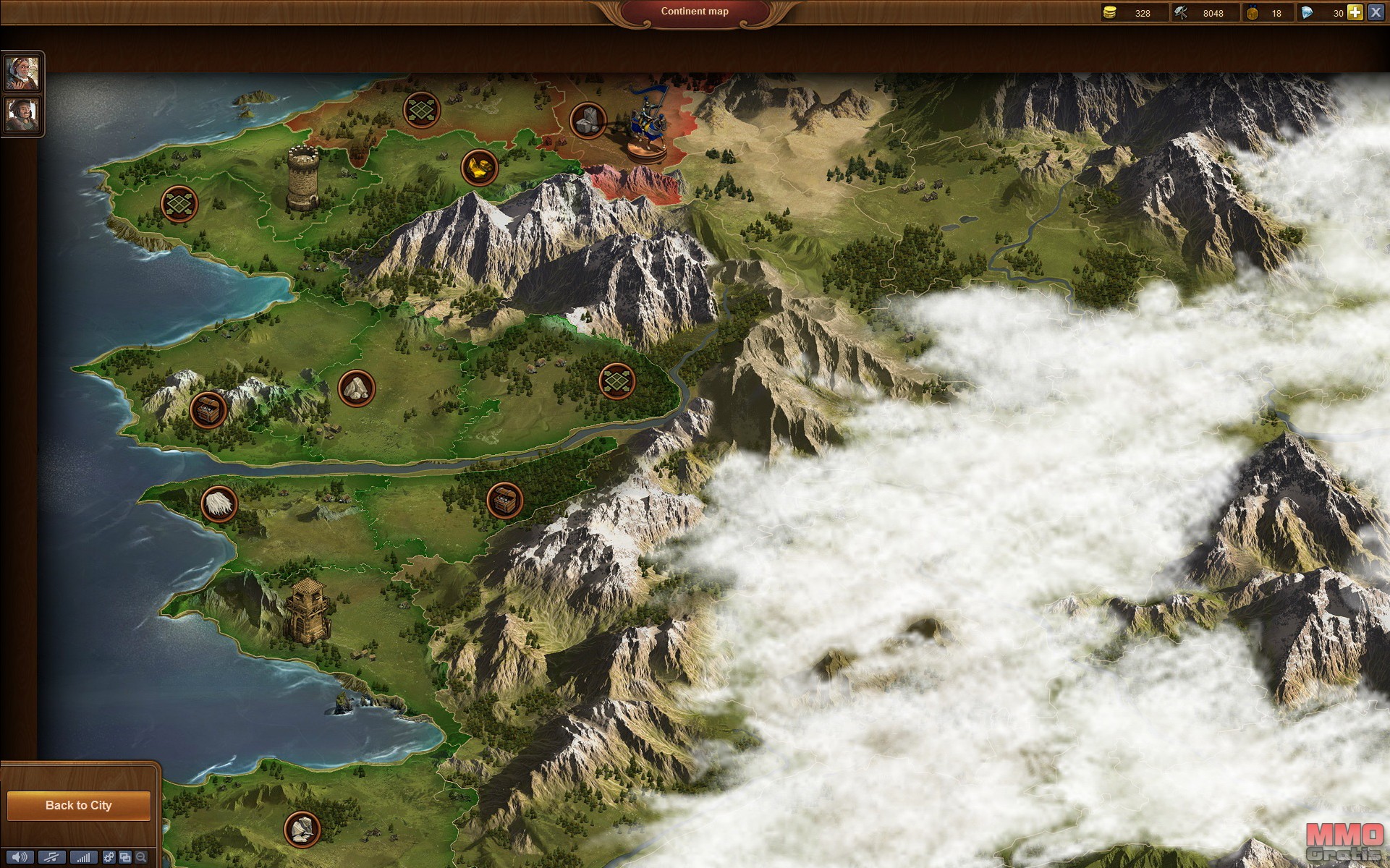Buy more diamonds with the plus button
1390x868 pixels.
click(x=1355, y=12)
